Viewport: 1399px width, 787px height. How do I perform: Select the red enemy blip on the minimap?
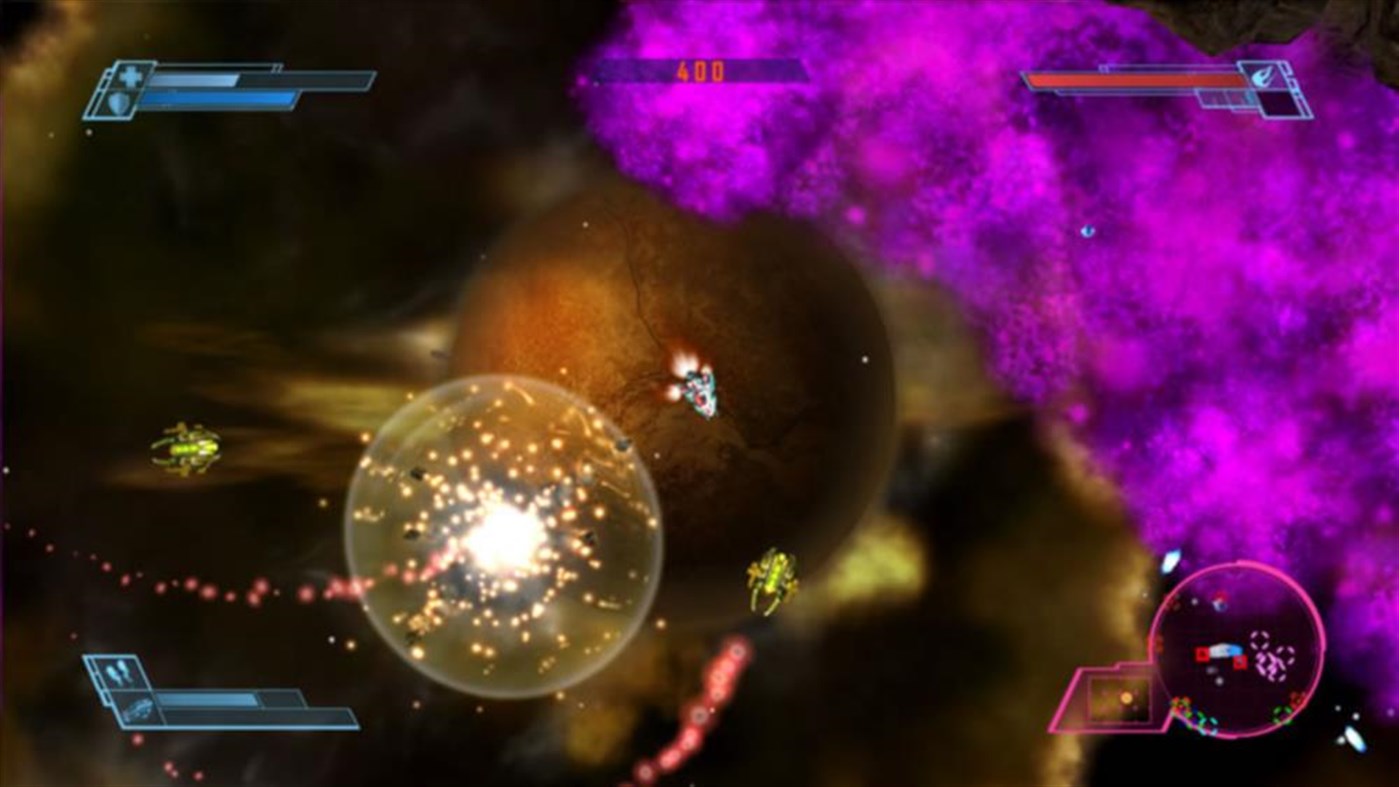coord(1203,654)
